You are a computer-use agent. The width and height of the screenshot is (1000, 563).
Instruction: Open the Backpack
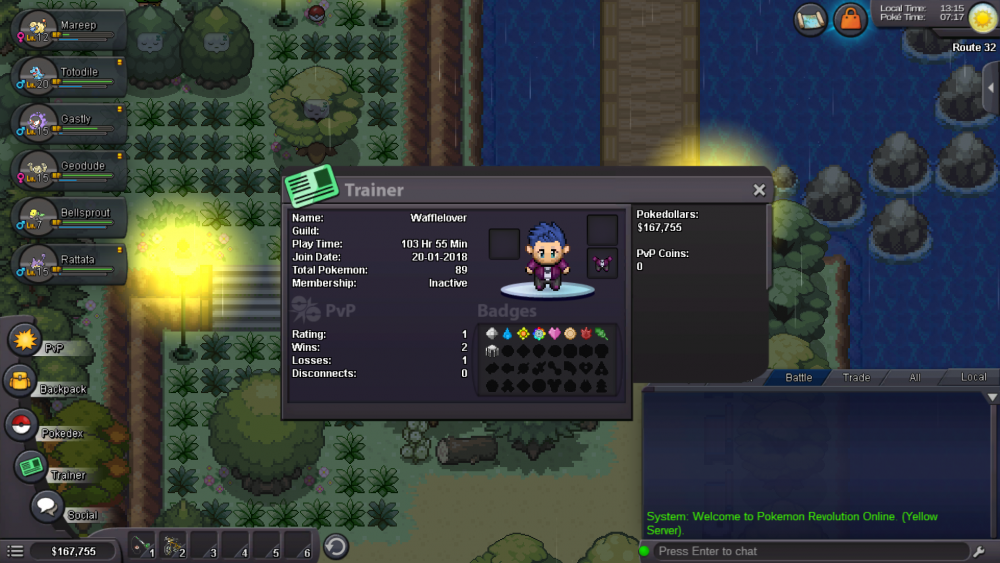point(21,381)
